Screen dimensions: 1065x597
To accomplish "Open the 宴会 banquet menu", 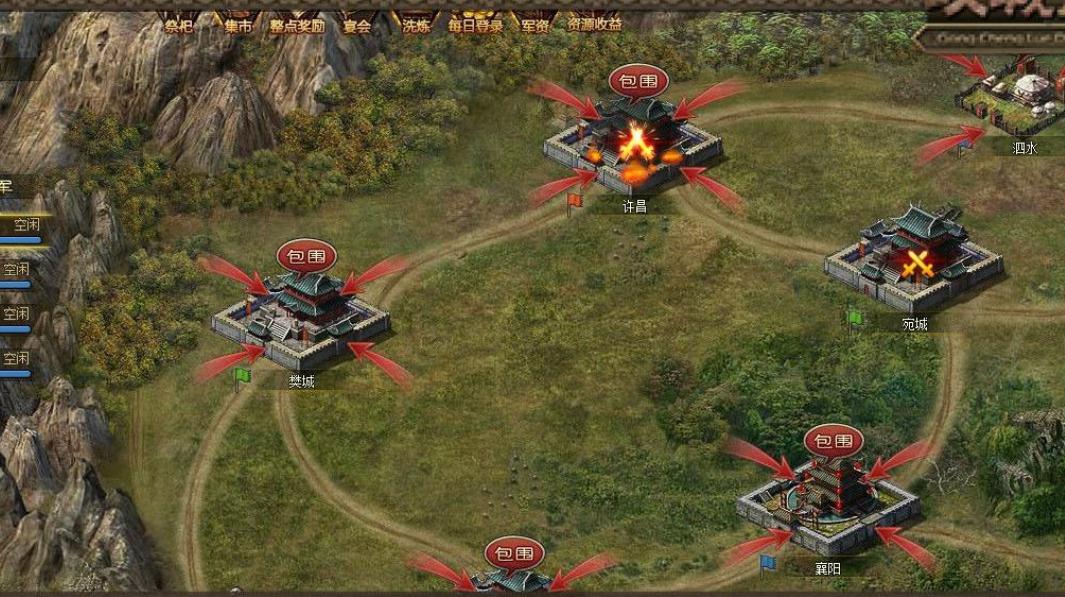I will (357, 26).
